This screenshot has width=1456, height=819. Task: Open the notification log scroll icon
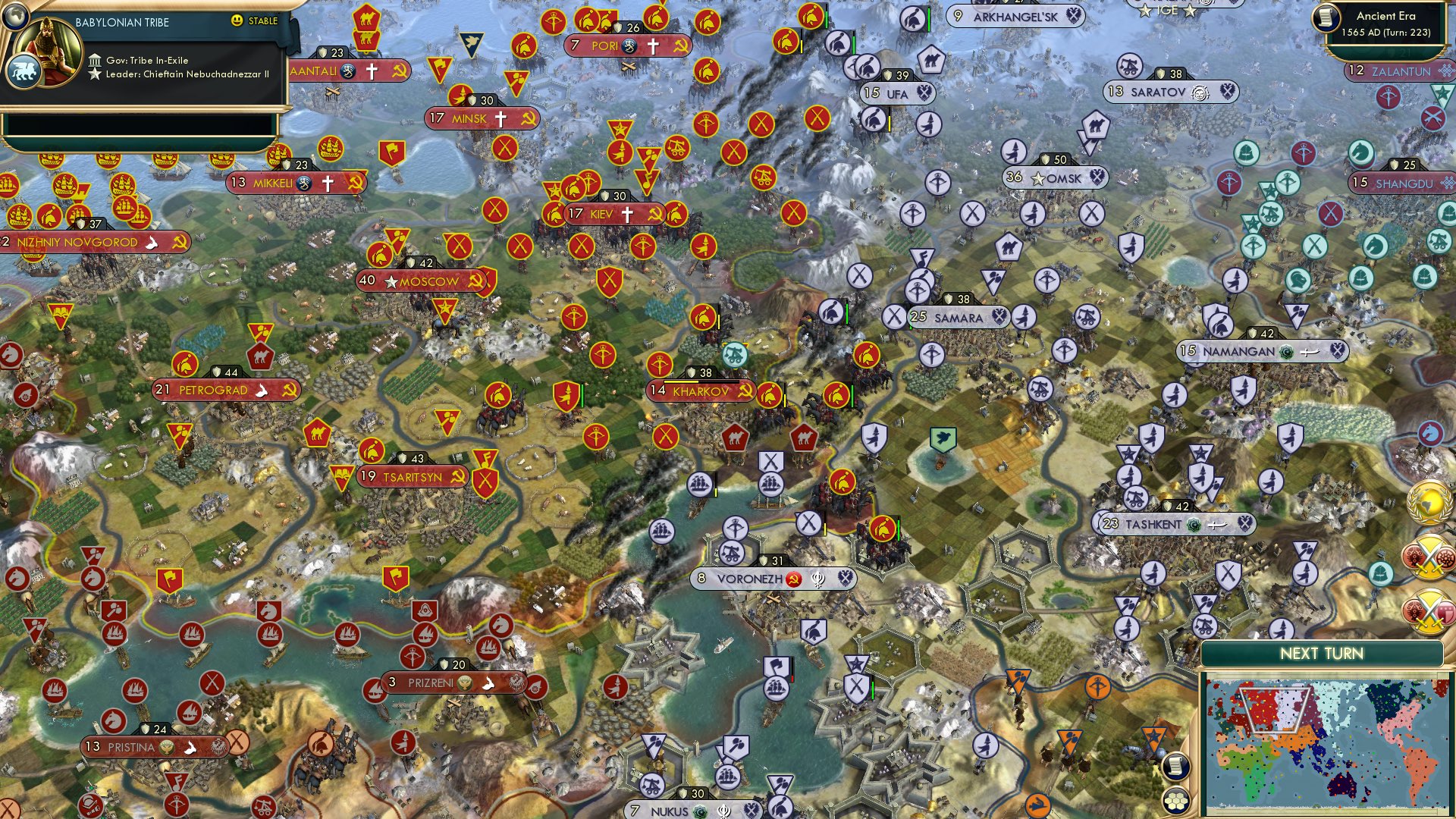click(1175, 764)
